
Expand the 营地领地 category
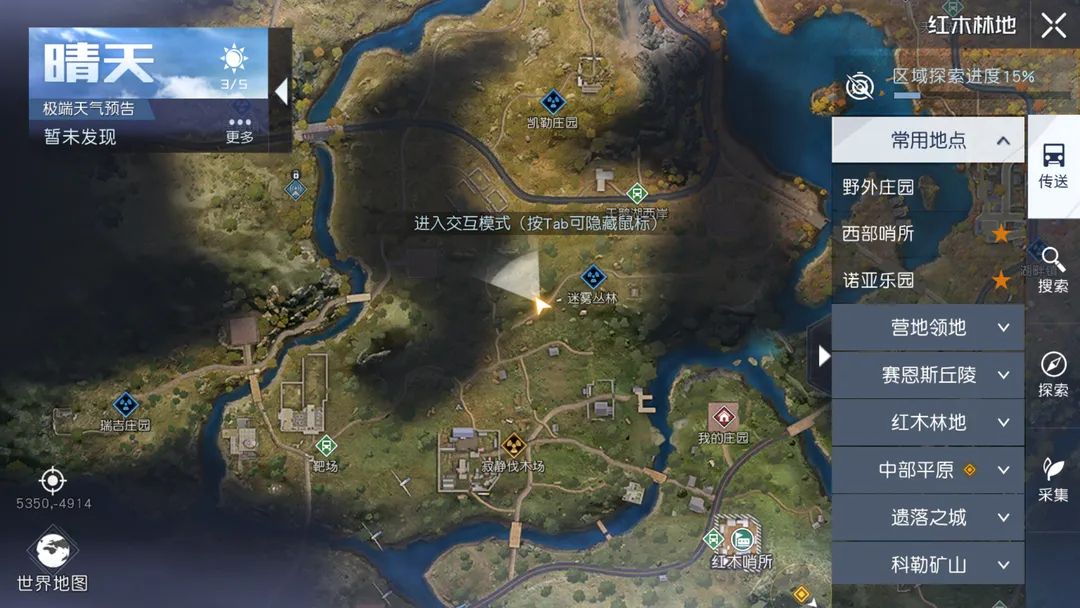coord(928,328)
